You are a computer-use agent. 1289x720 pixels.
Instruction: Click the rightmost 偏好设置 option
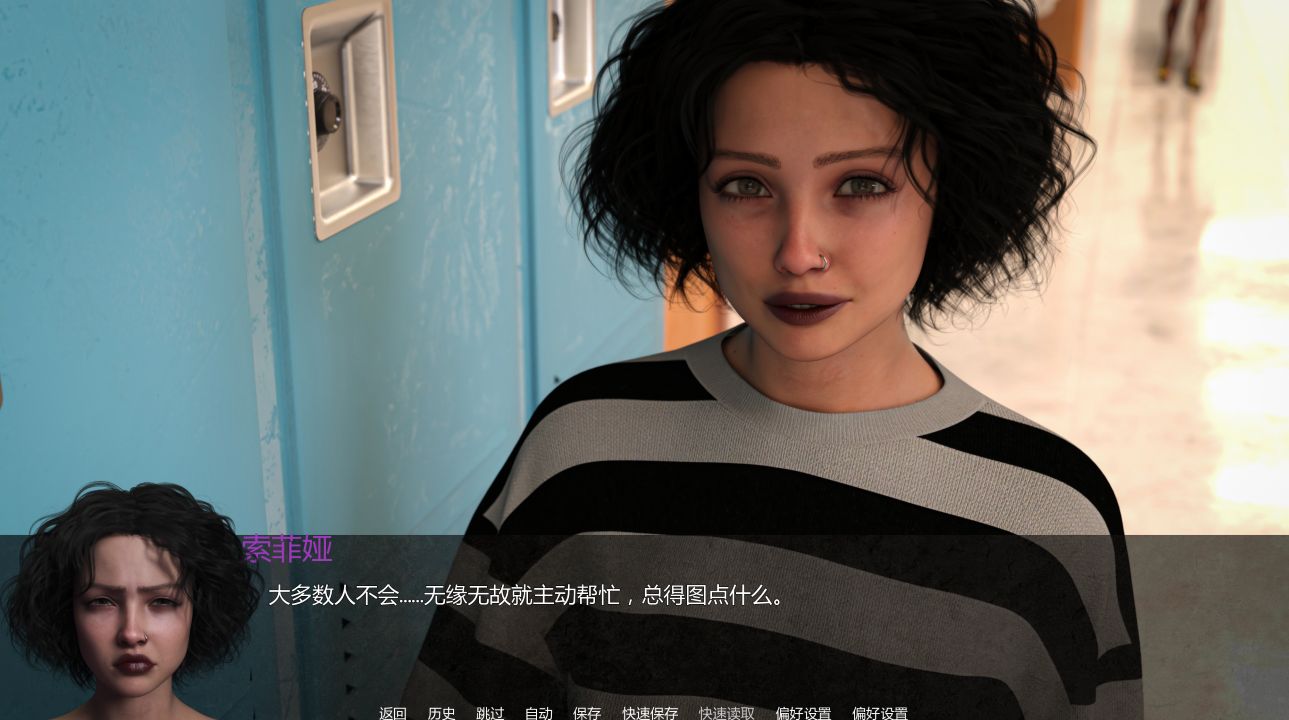879,714
